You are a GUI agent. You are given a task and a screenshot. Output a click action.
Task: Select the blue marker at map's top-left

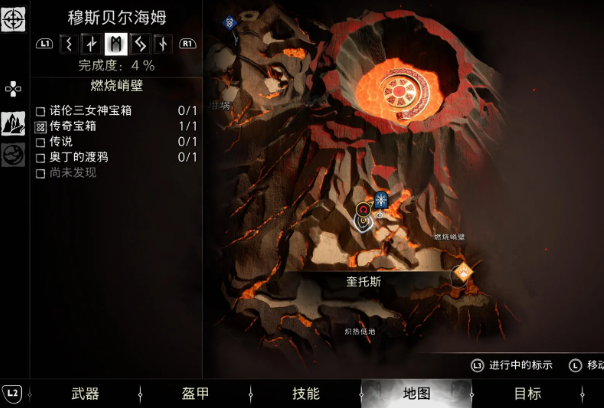[230, 23]
